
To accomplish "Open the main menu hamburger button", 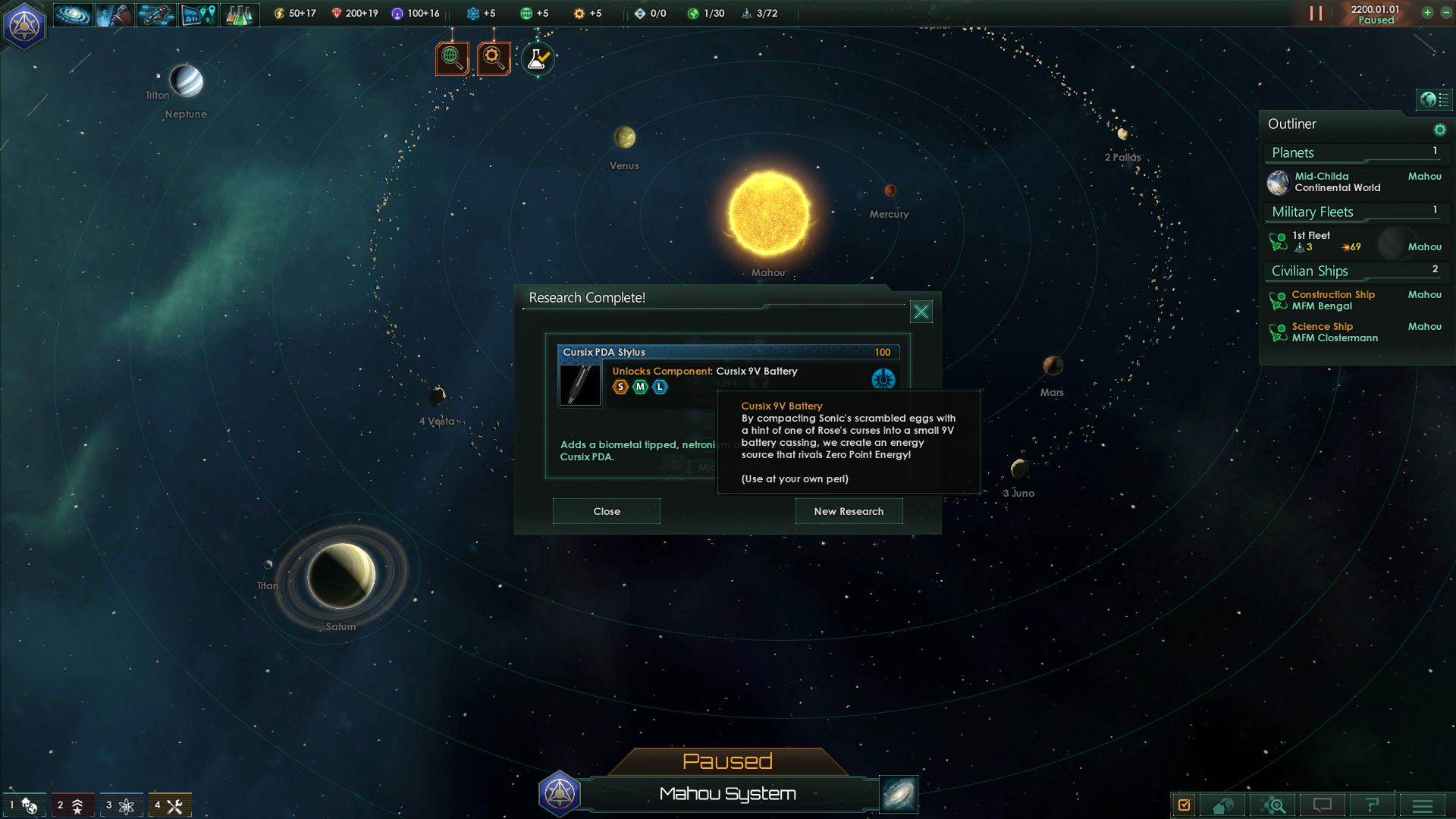I will point(1422,805).
